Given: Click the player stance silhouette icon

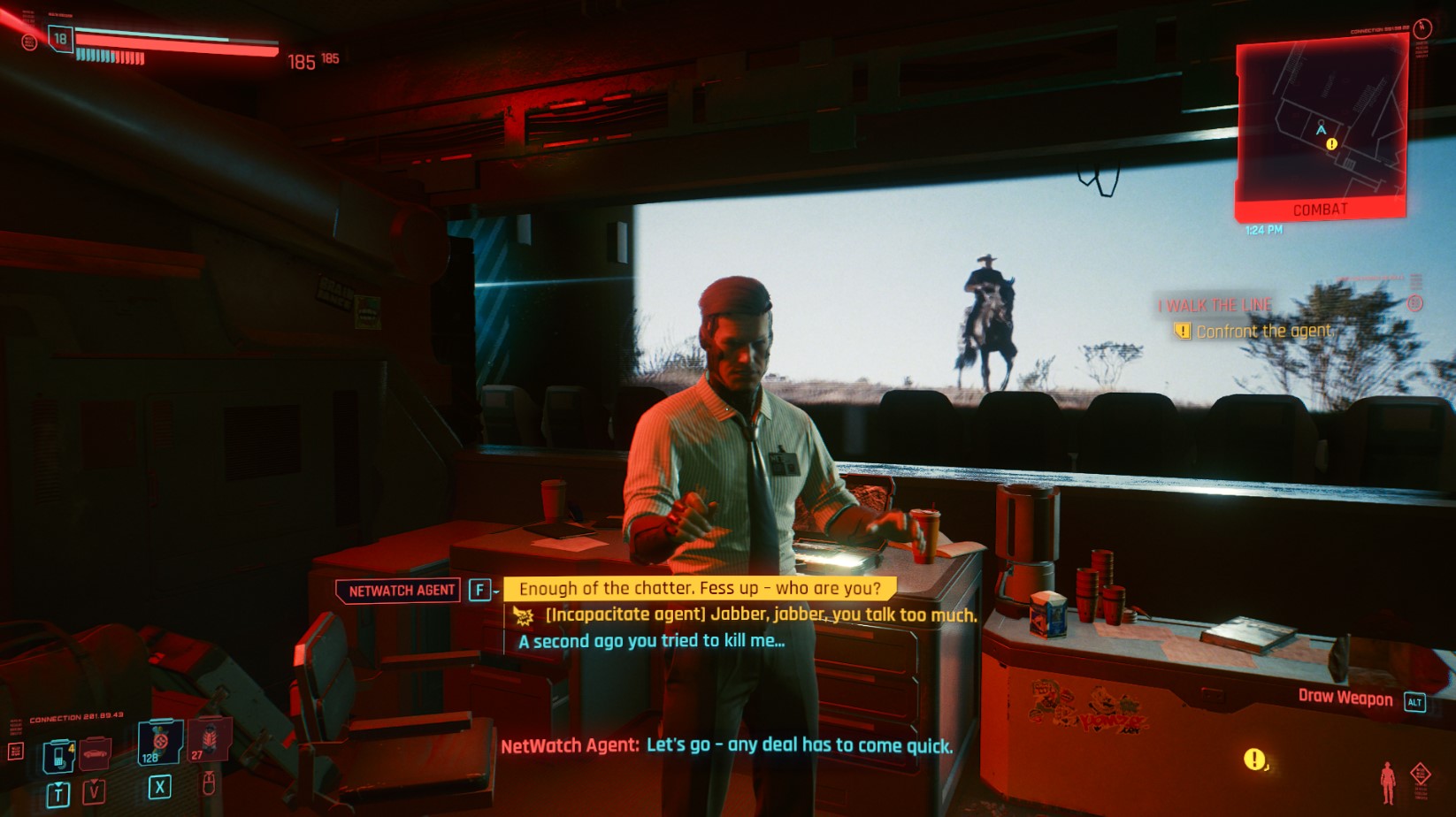Looking at the screenshot, I should (1388, 783).
